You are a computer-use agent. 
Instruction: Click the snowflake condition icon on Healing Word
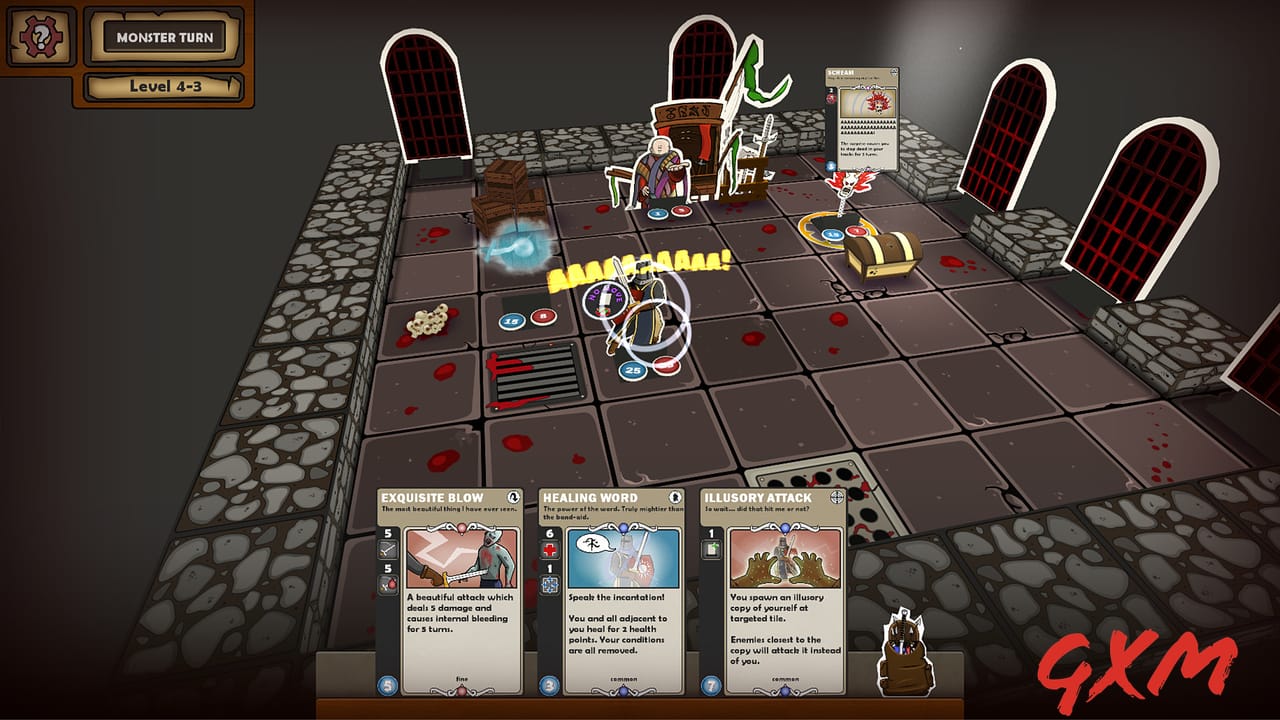[549, 586]
